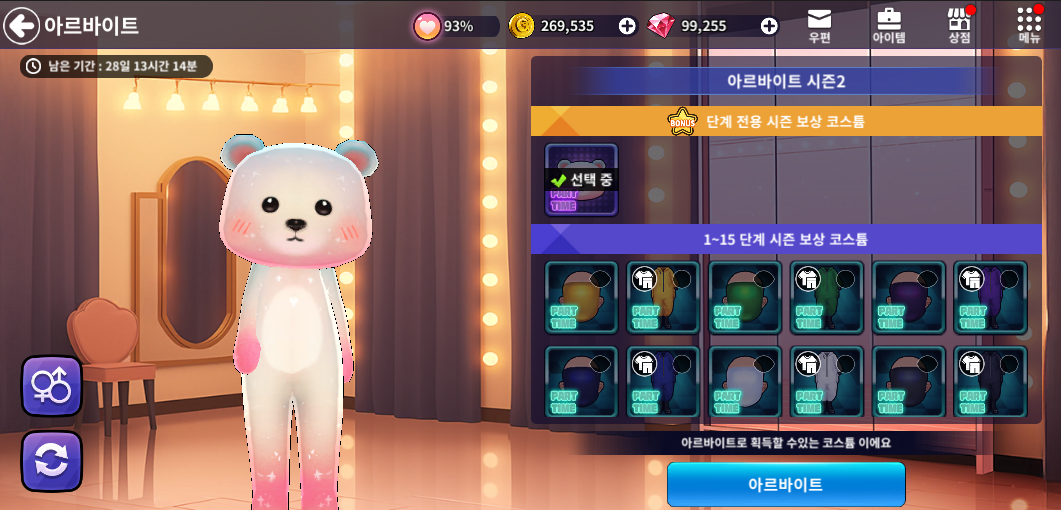Image resolution: width=1061 pixels, height=510 pixels.
Task: Choose the yellow head mask costume
Action: click(581, 297)
